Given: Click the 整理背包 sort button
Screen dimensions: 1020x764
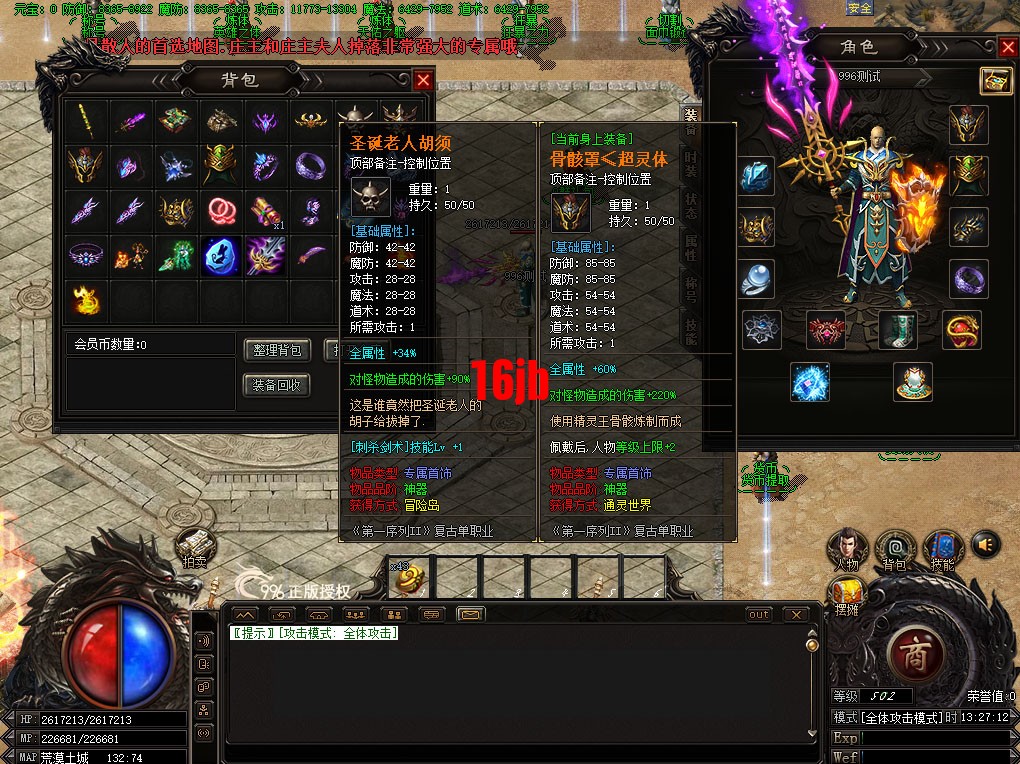Looking at the screenshot, I should click(277, 350).
